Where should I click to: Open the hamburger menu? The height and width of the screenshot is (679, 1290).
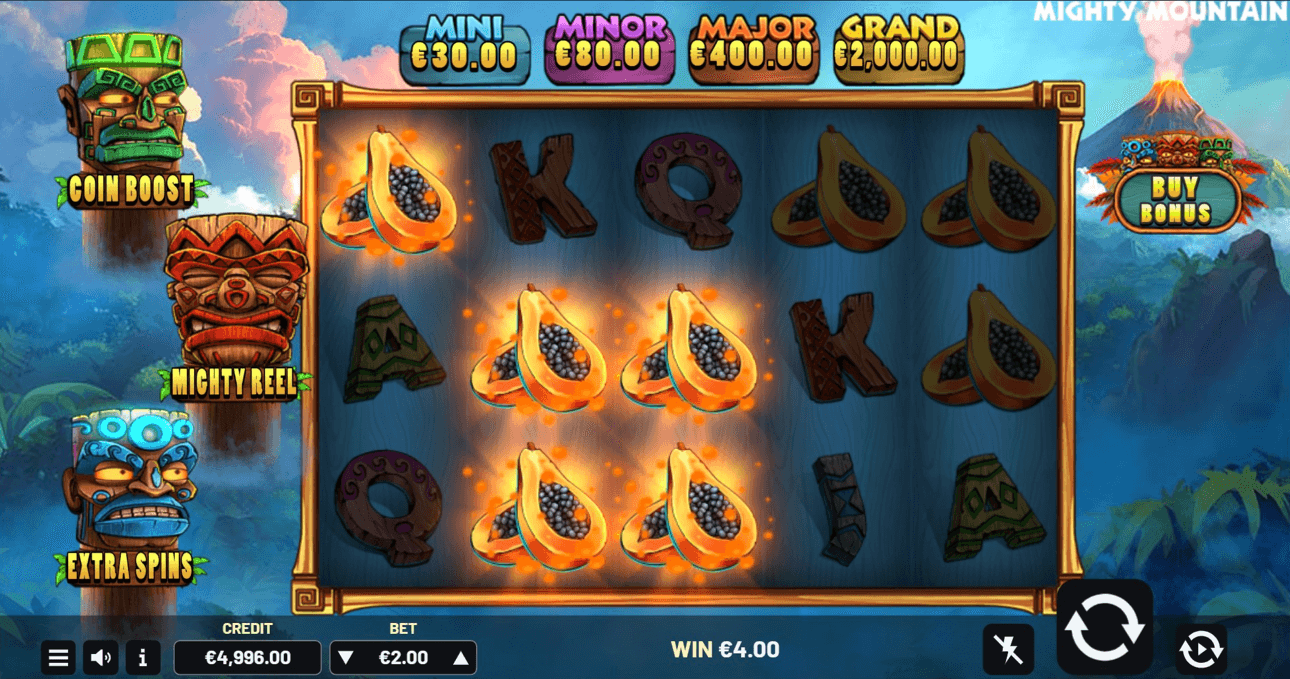(x=59, y=658)
